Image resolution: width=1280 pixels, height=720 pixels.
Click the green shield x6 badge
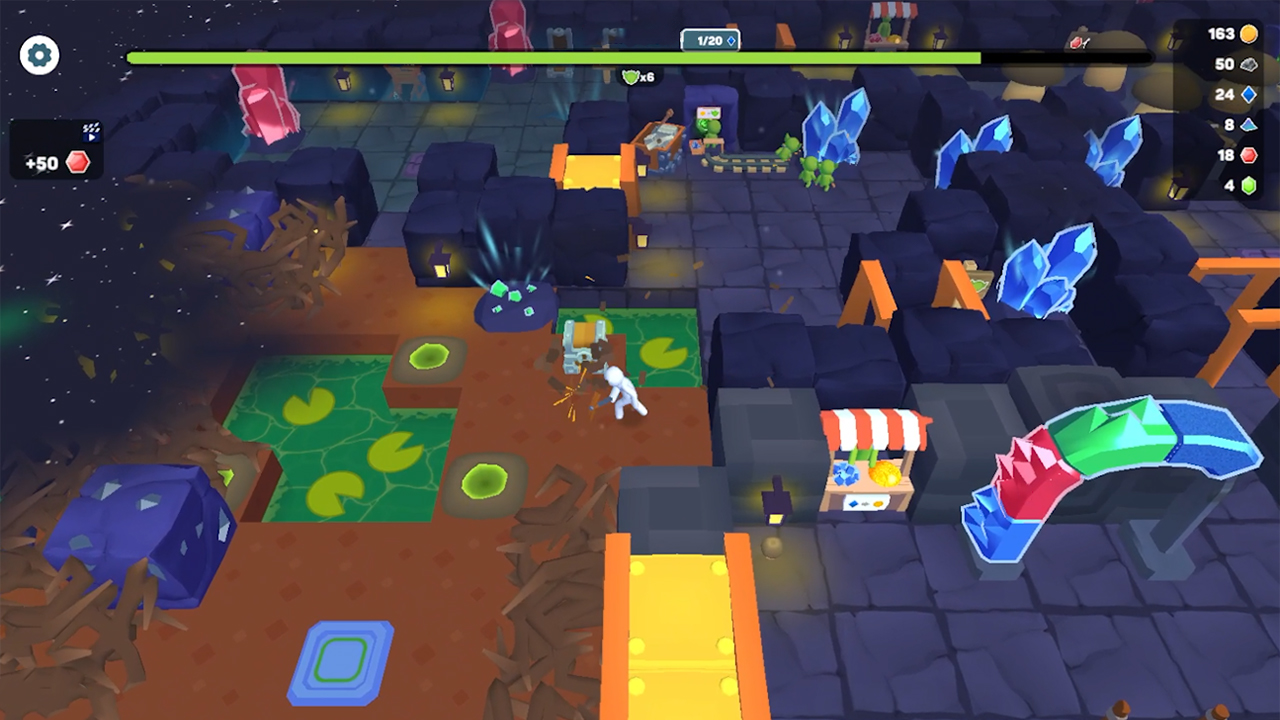click(637, 76)
